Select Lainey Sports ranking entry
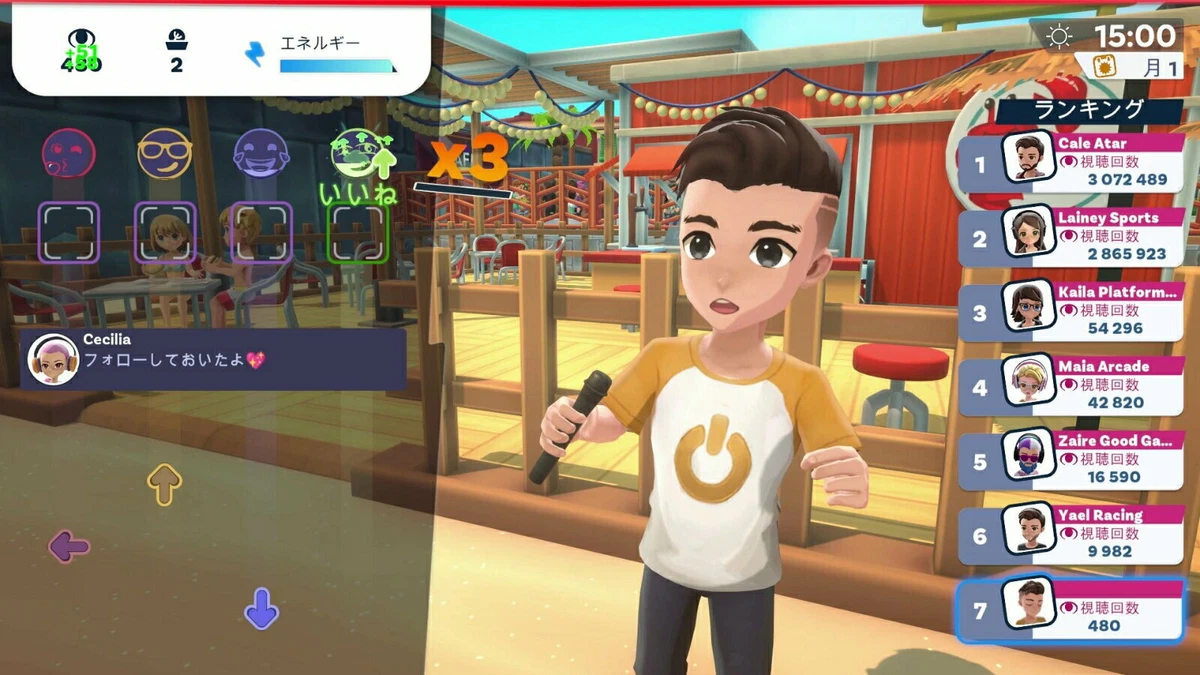The width and height of the screenshot is (1200, 675). (1071, 237)
